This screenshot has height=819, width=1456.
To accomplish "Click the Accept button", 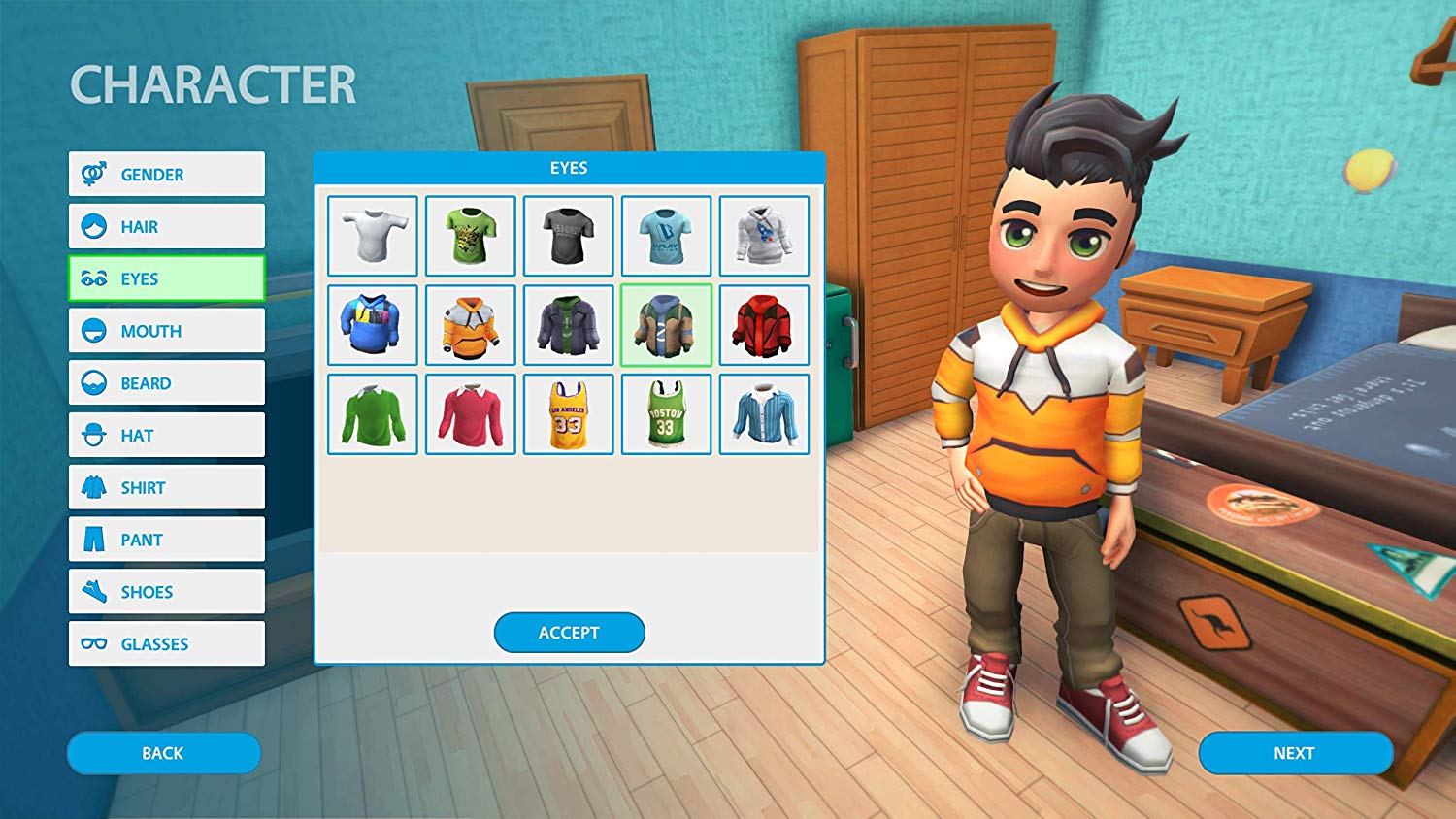I will tap(569, 632).
